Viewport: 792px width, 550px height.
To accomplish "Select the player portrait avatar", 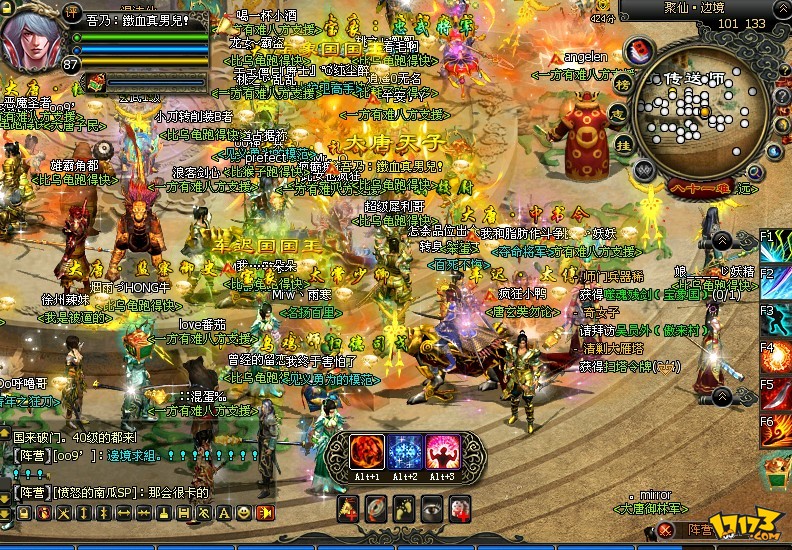I will coord(33,40).
